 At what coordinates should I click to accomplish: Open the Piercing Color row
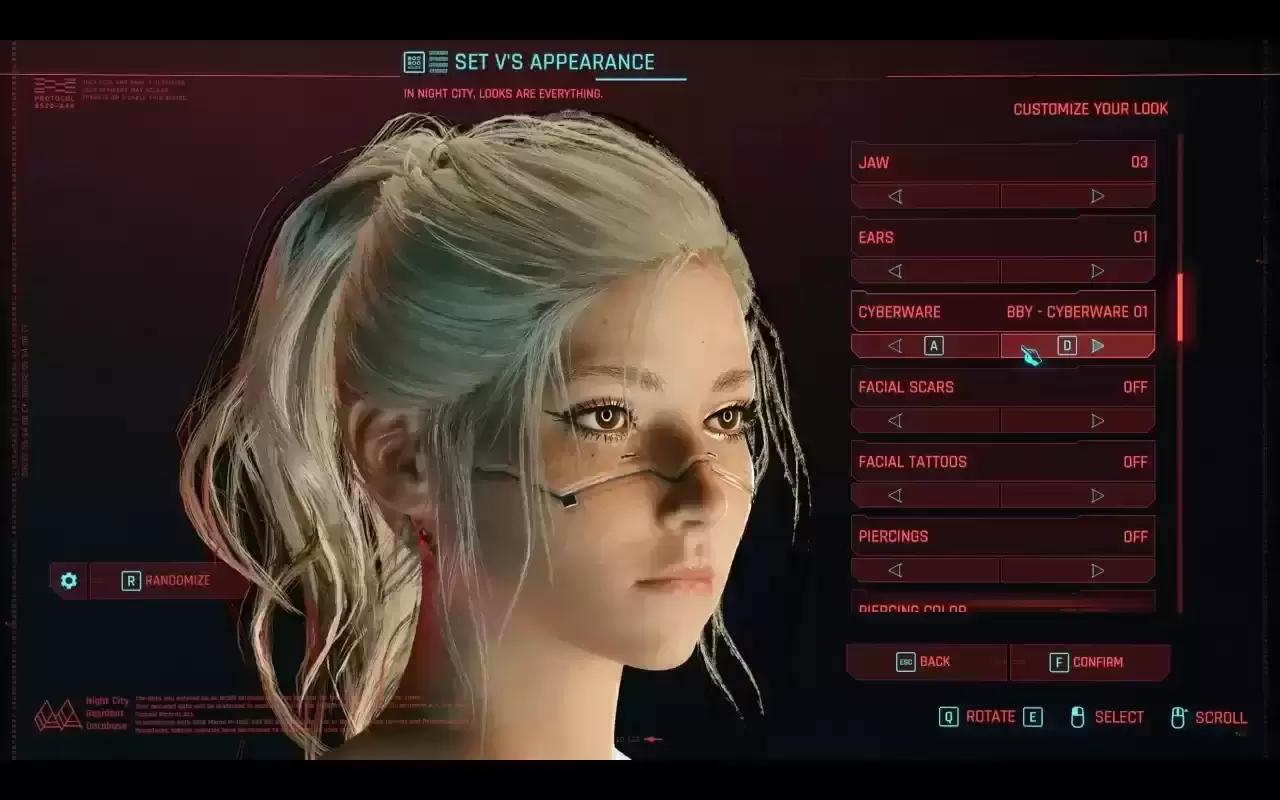[x=1002, y=606]
